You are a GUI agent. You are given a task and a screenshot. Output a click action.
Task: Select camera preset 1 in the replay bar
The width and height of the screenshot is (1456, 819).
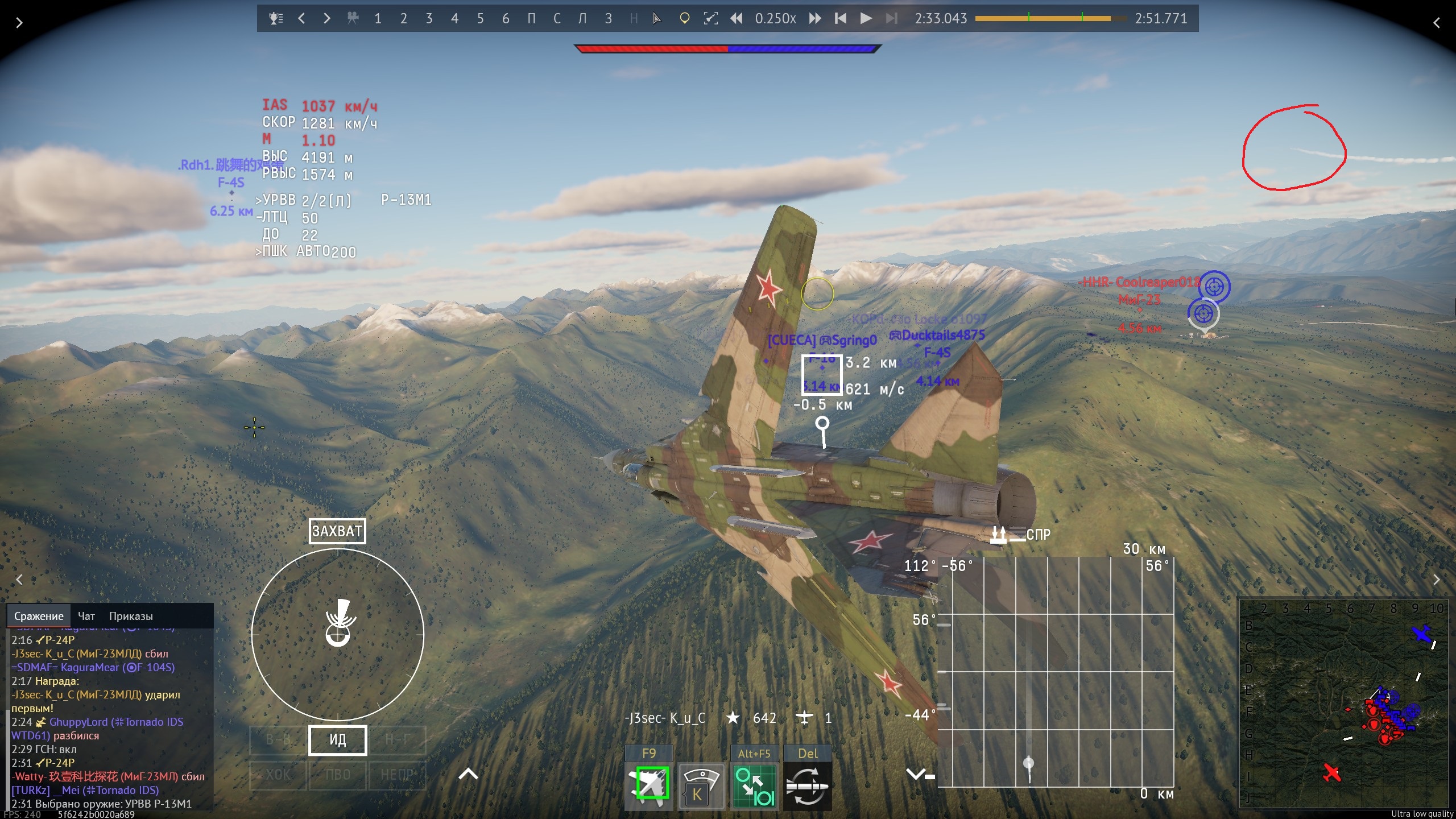[378, 19]
